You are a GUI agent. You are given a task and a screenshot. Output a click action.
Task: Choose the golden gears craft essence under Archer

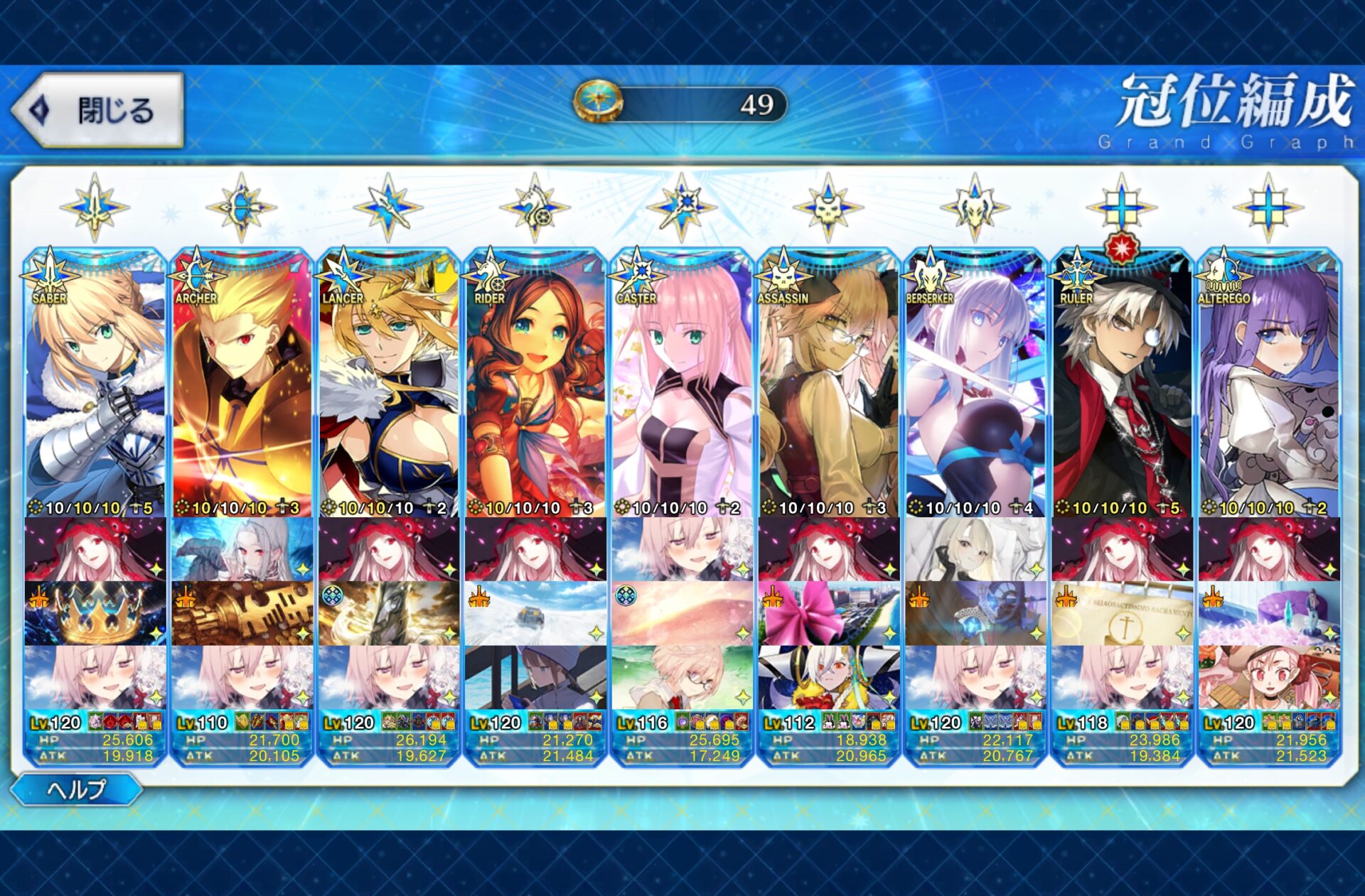(242, 613)
